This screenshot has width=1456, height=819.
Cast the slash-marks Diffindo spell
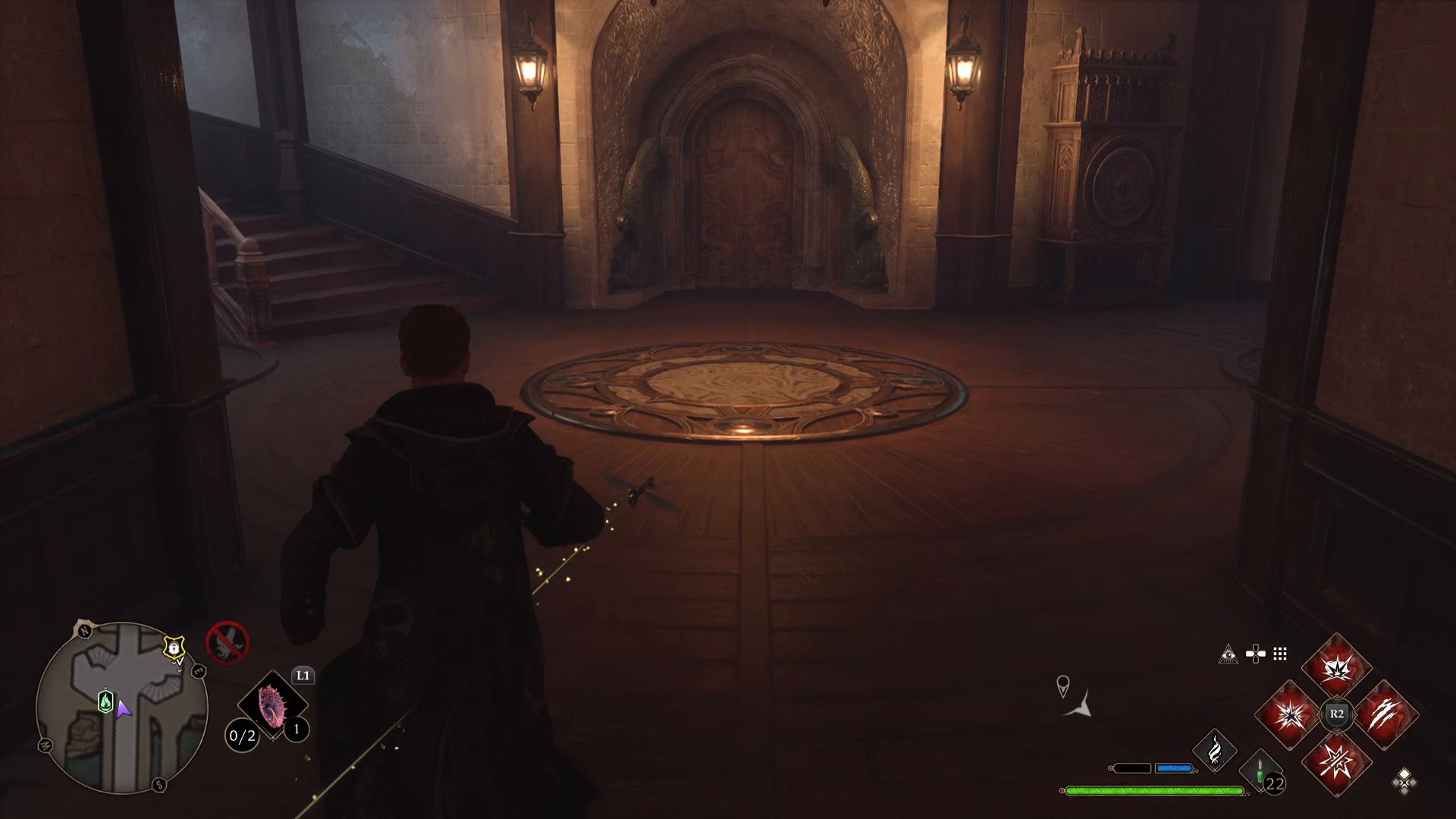point(1384,714)
